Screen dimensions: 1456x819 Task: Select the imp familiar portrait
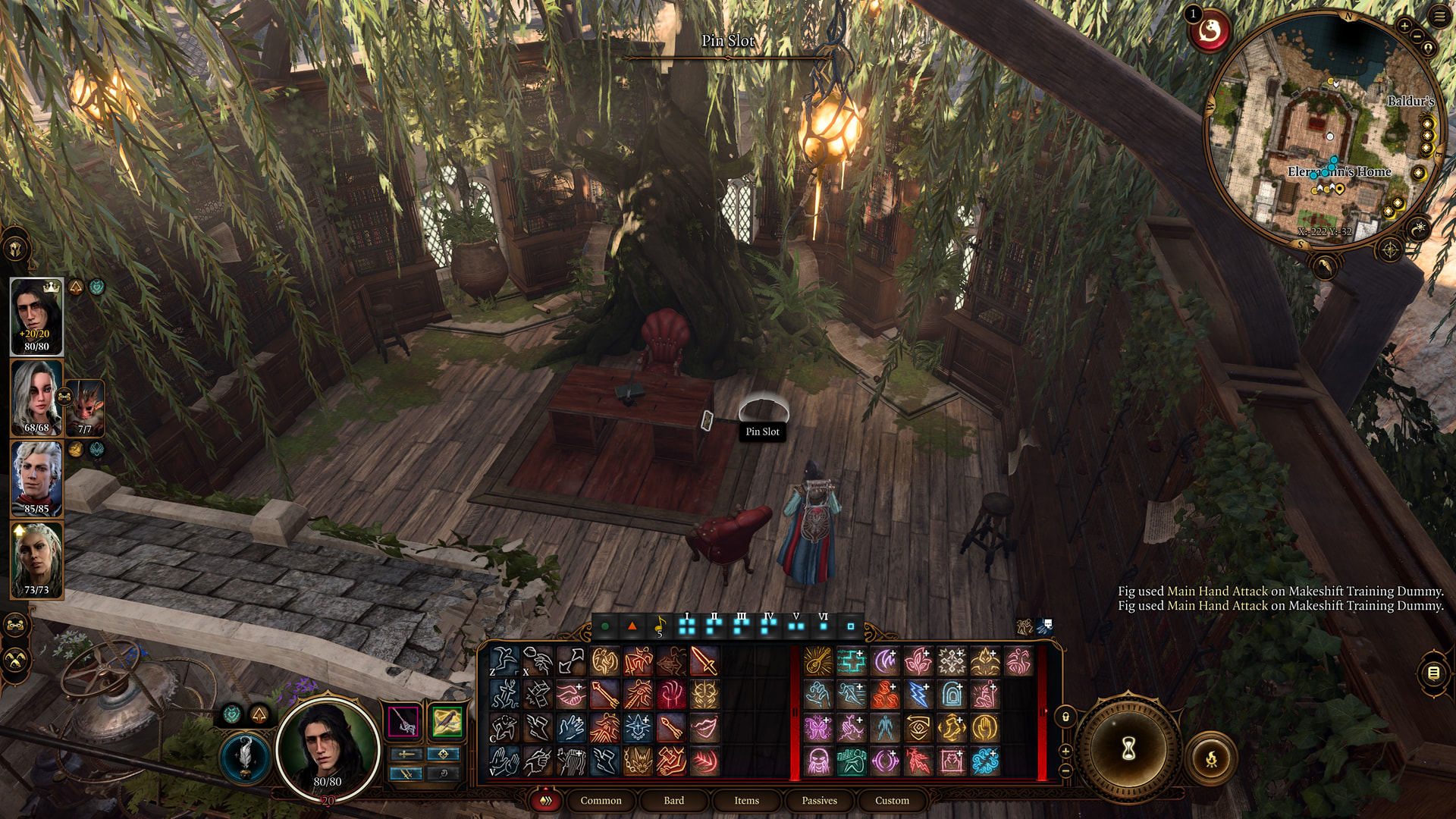[86, 407]
